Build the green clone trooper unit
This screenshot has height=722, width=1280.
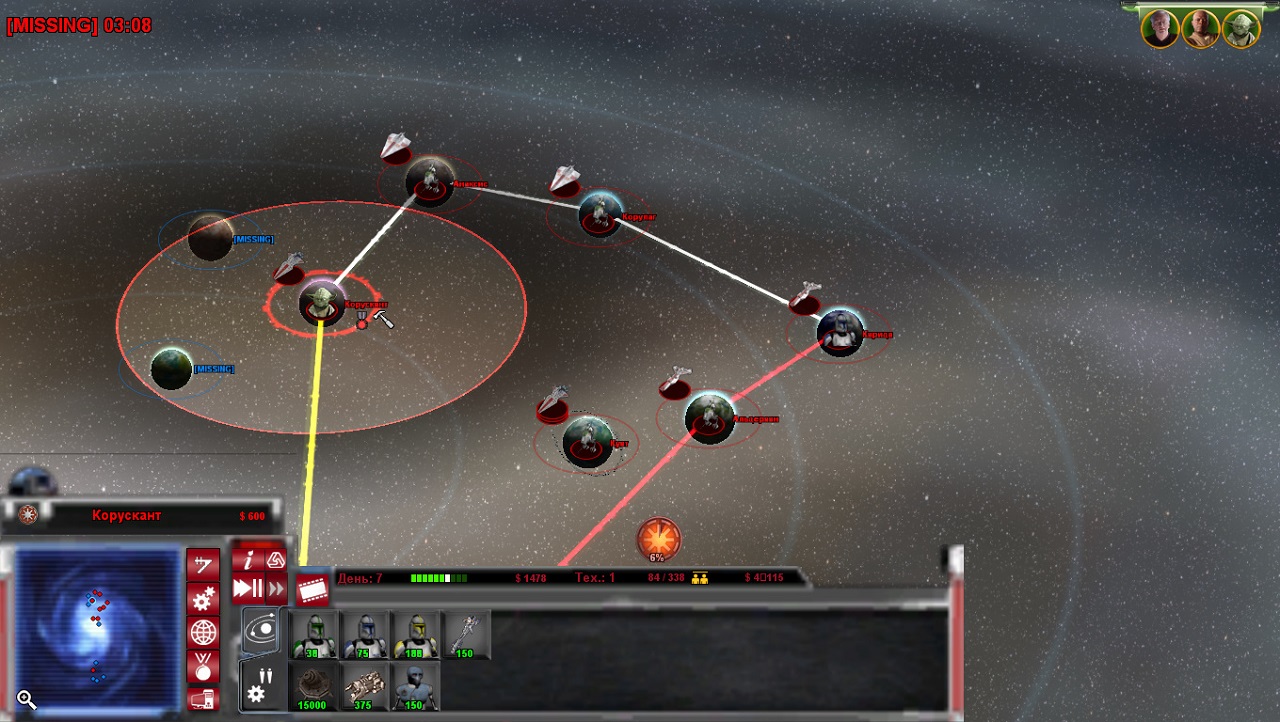[314, 636]
